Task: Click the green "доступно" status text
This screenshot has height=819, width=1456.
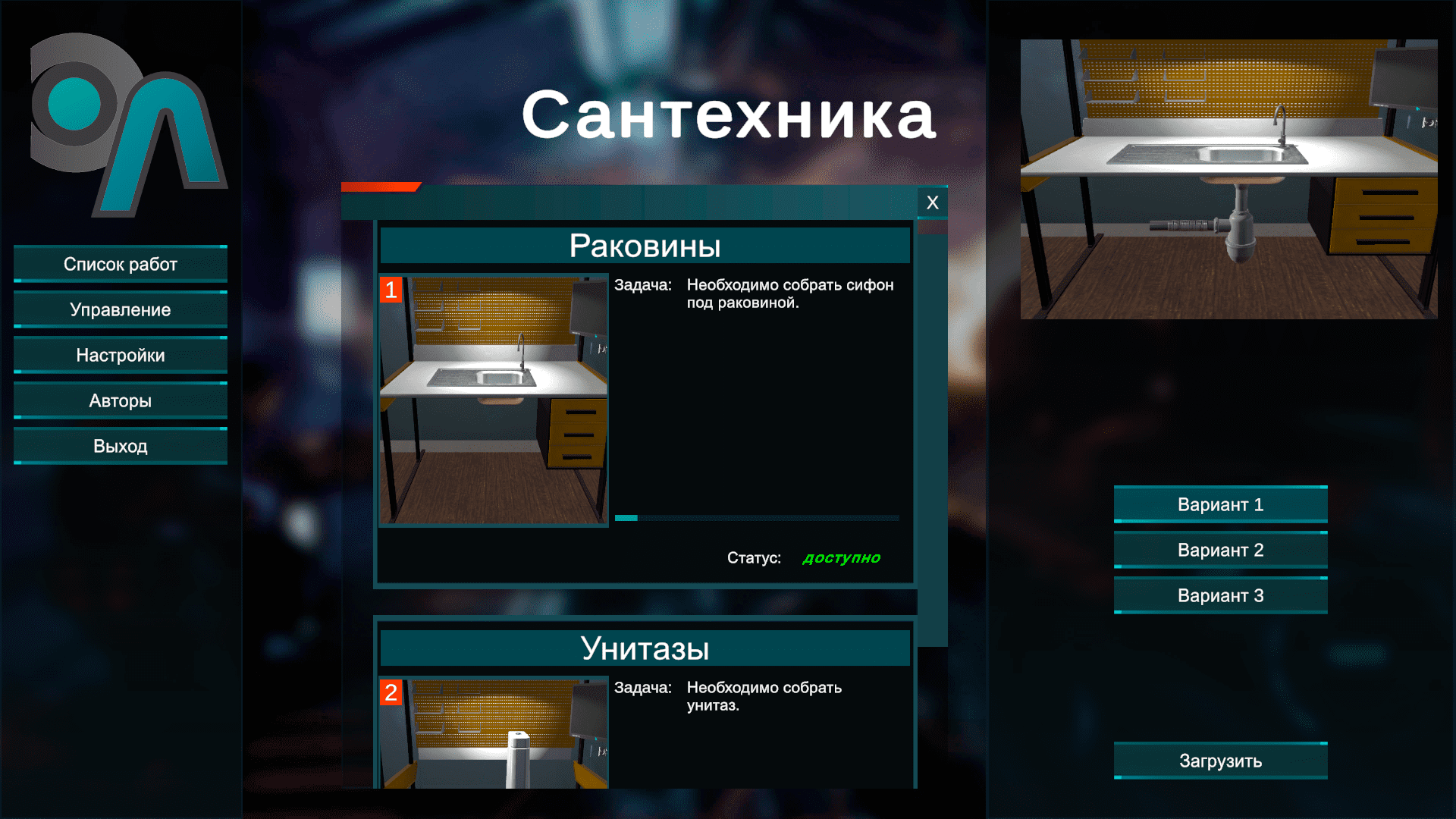Action: coord(840,558)
